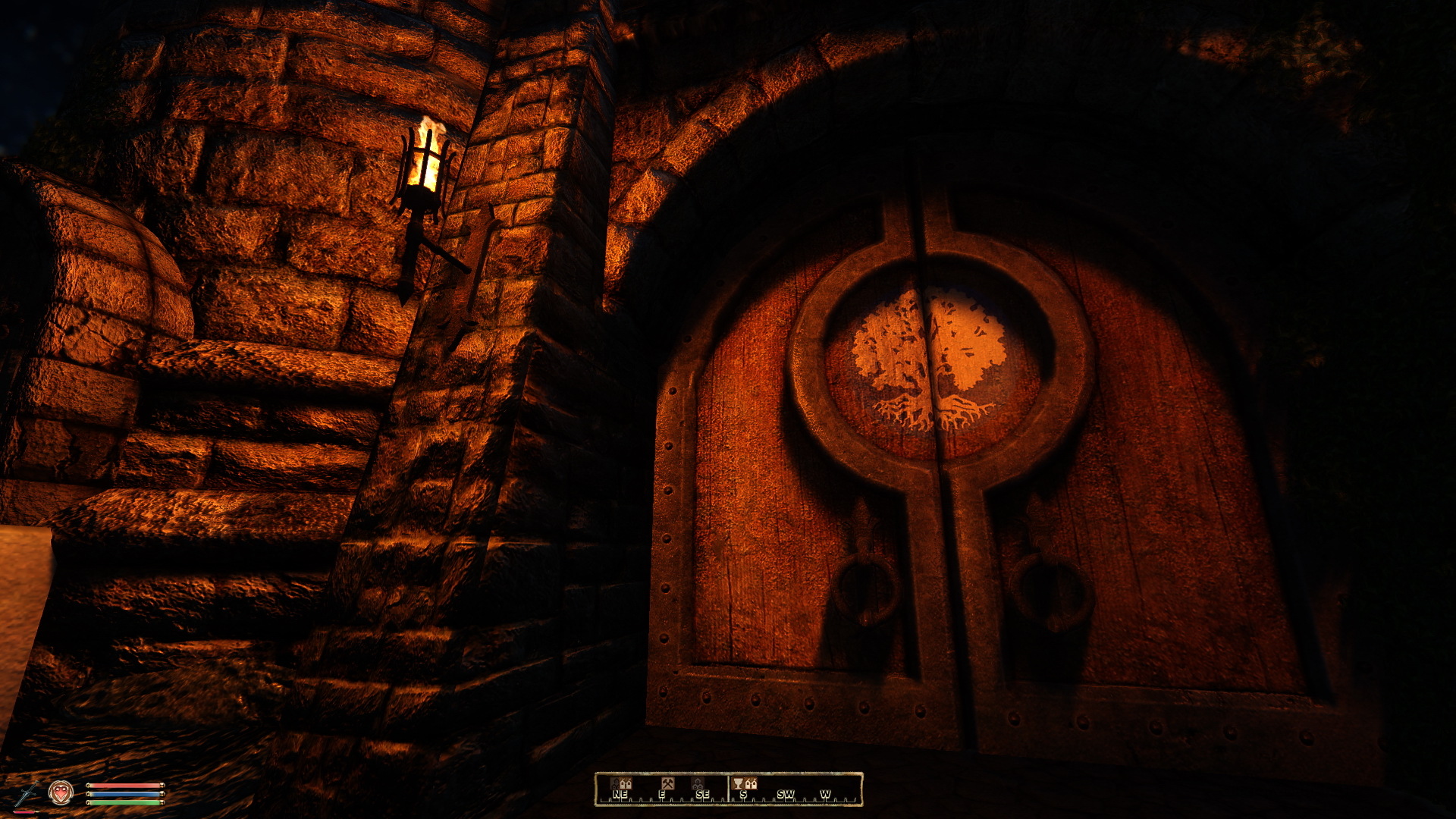Click the crossed pickaxes mine marker on compass
The height and width of the screenshot is (819, 1456).
tap(667, 783)
